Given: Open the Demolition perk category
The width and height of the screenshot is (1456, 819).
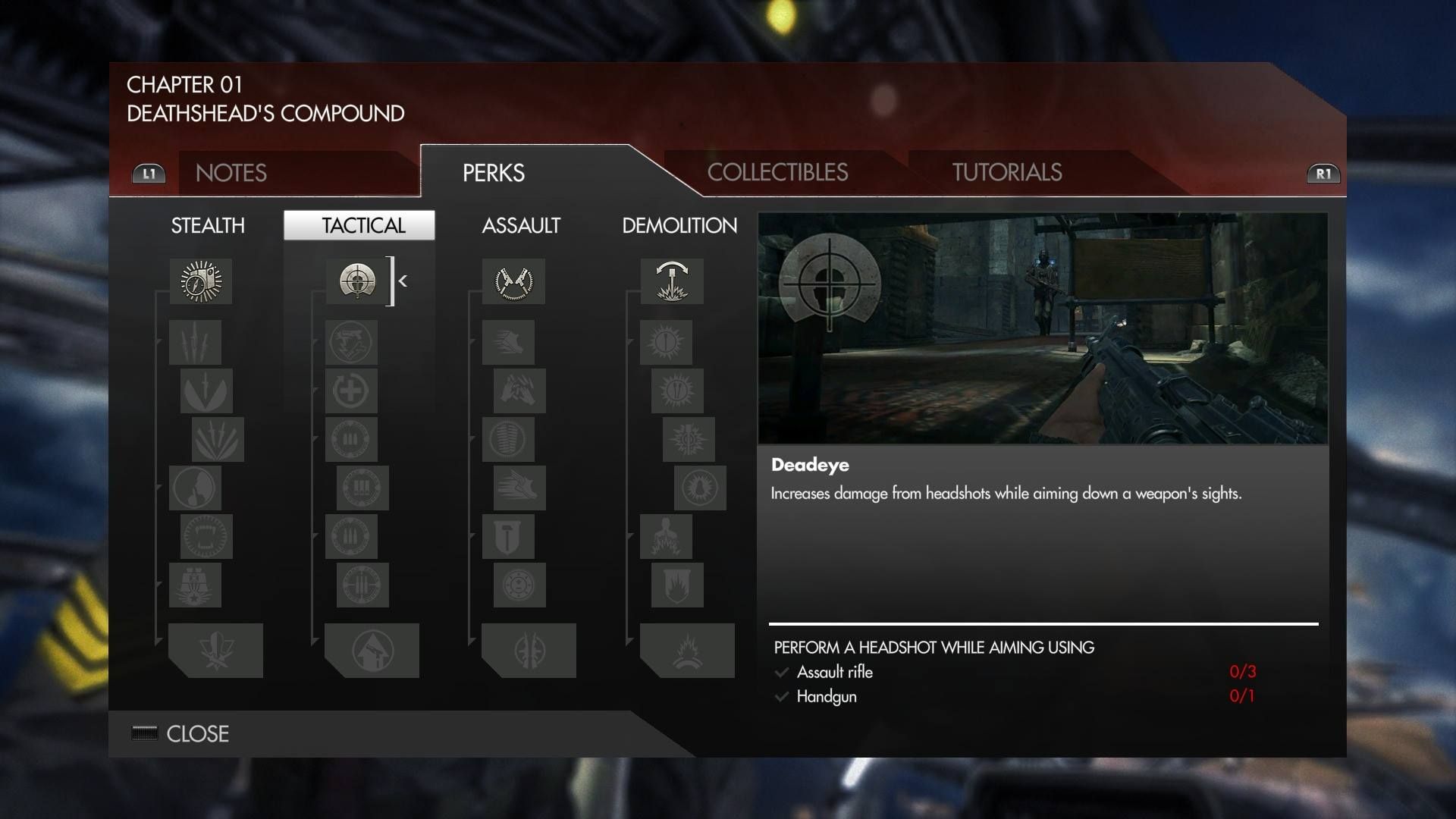Looking at the screenshot, I should [x=679, y=225].
